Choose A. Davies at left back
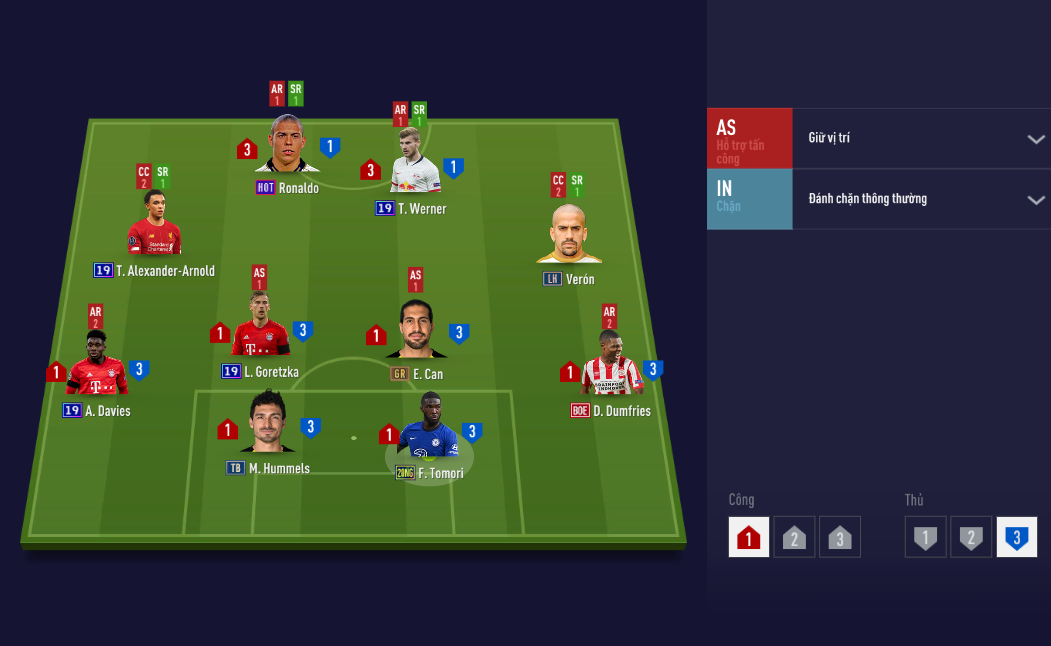This screenshot has height=646, width=1051. [x=97, y=366]
